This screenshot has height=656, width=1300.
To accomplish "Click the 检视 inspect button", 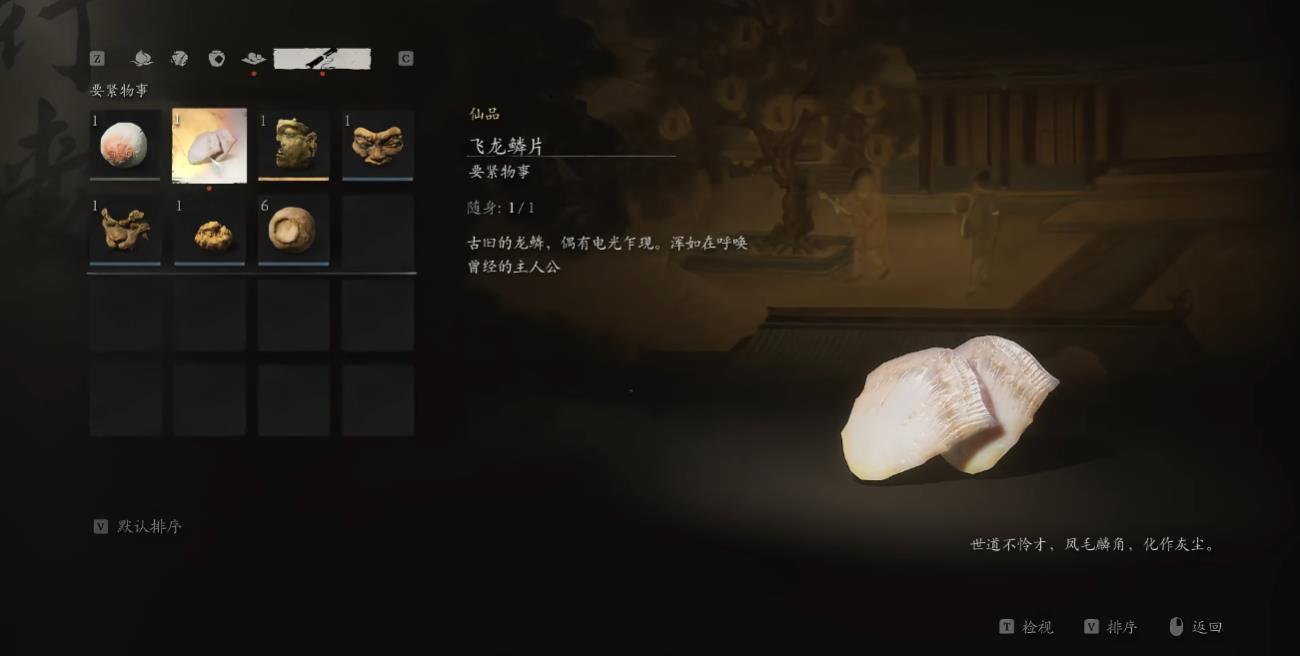I will coord(1036,627).
